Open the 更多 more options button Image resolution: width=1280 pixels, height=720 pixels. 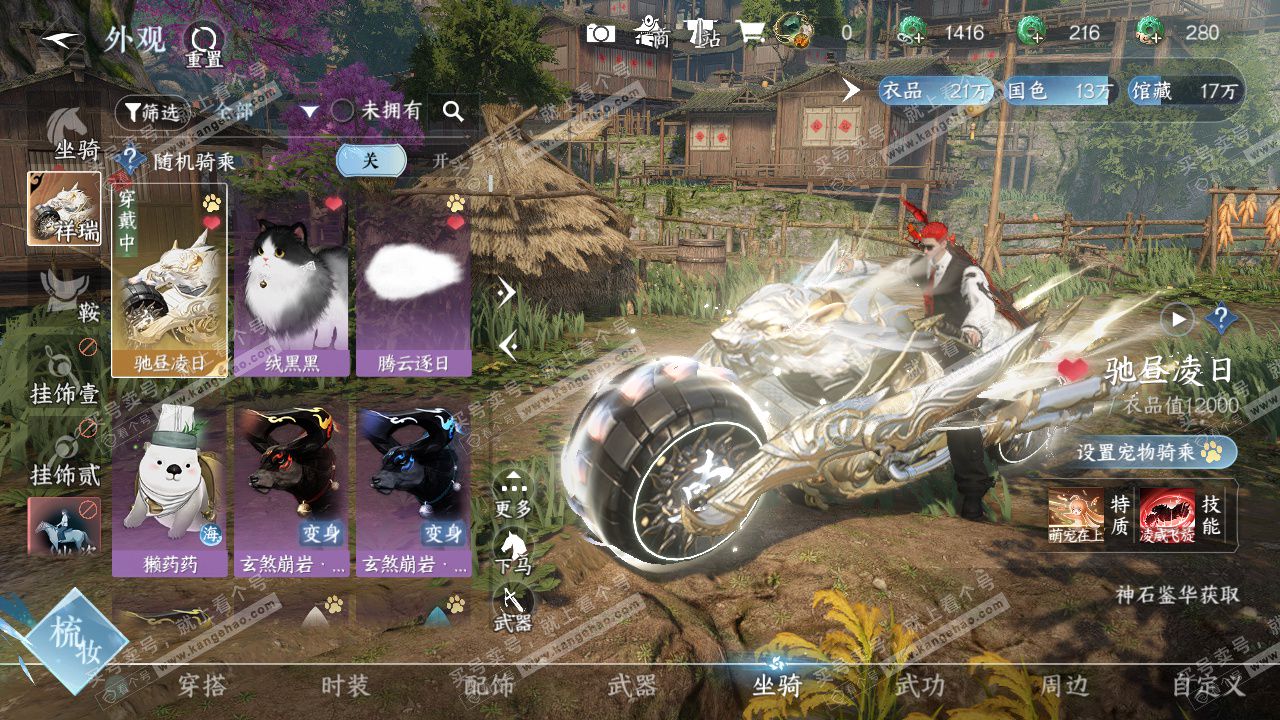coord(514,494)
